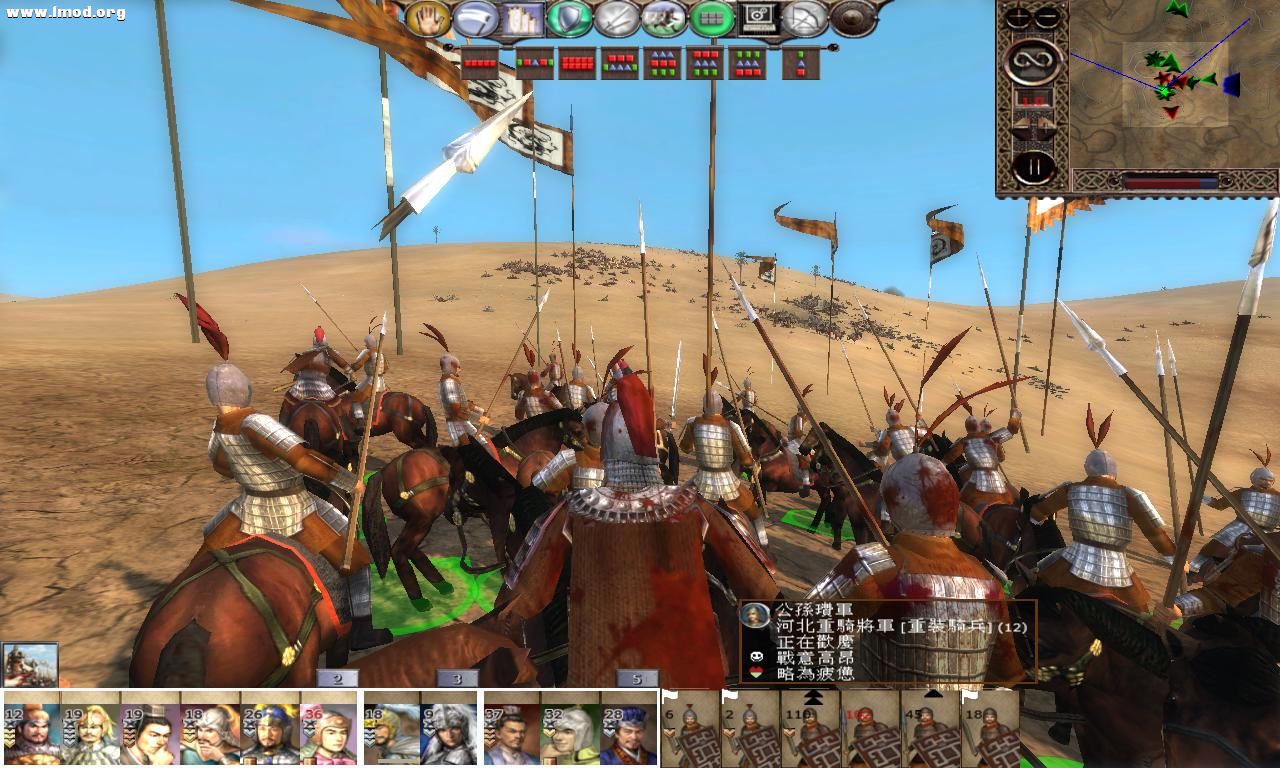Choose the double red line formation
The image size is (1280, 768).
(x=577, y=63)
